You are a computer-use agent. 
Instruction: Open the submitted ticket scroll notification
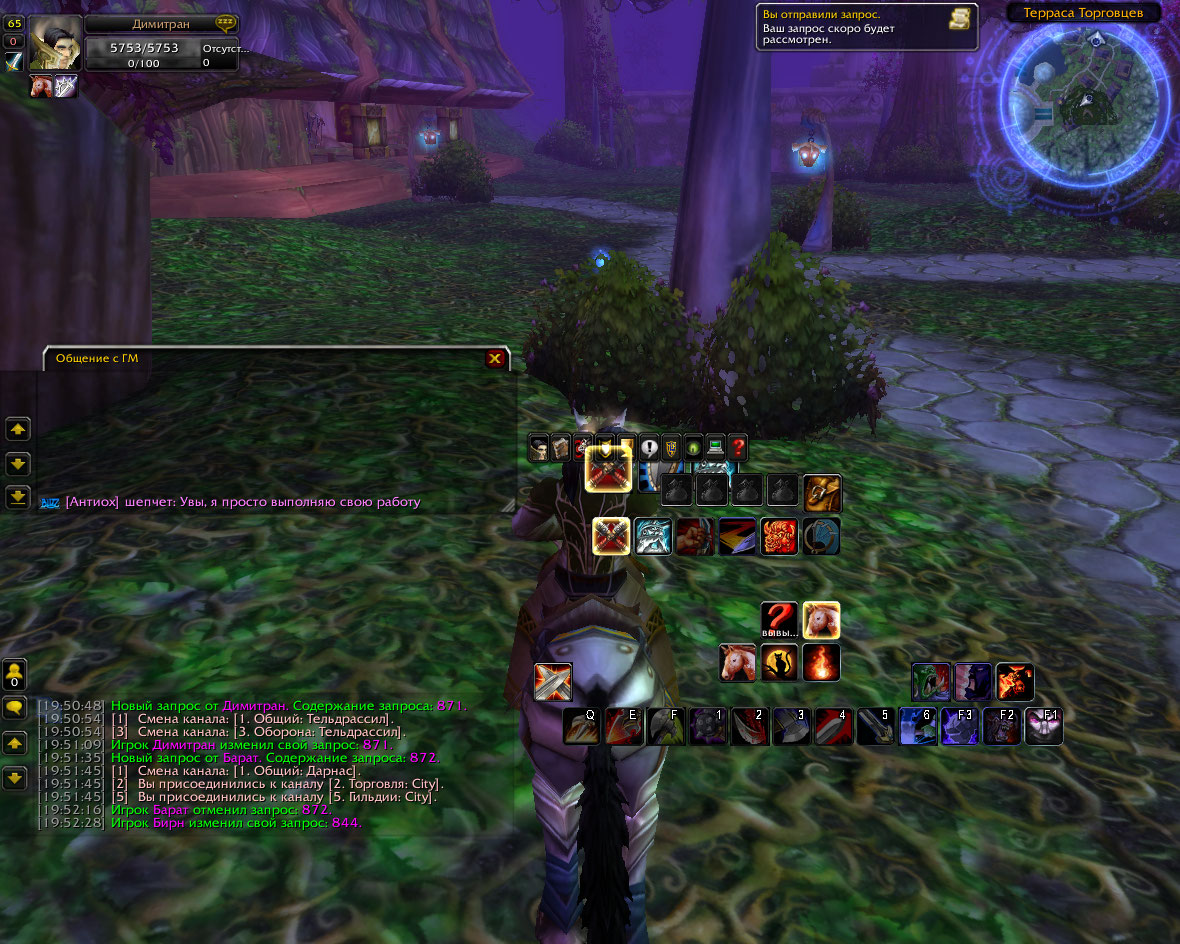point(960,19)
